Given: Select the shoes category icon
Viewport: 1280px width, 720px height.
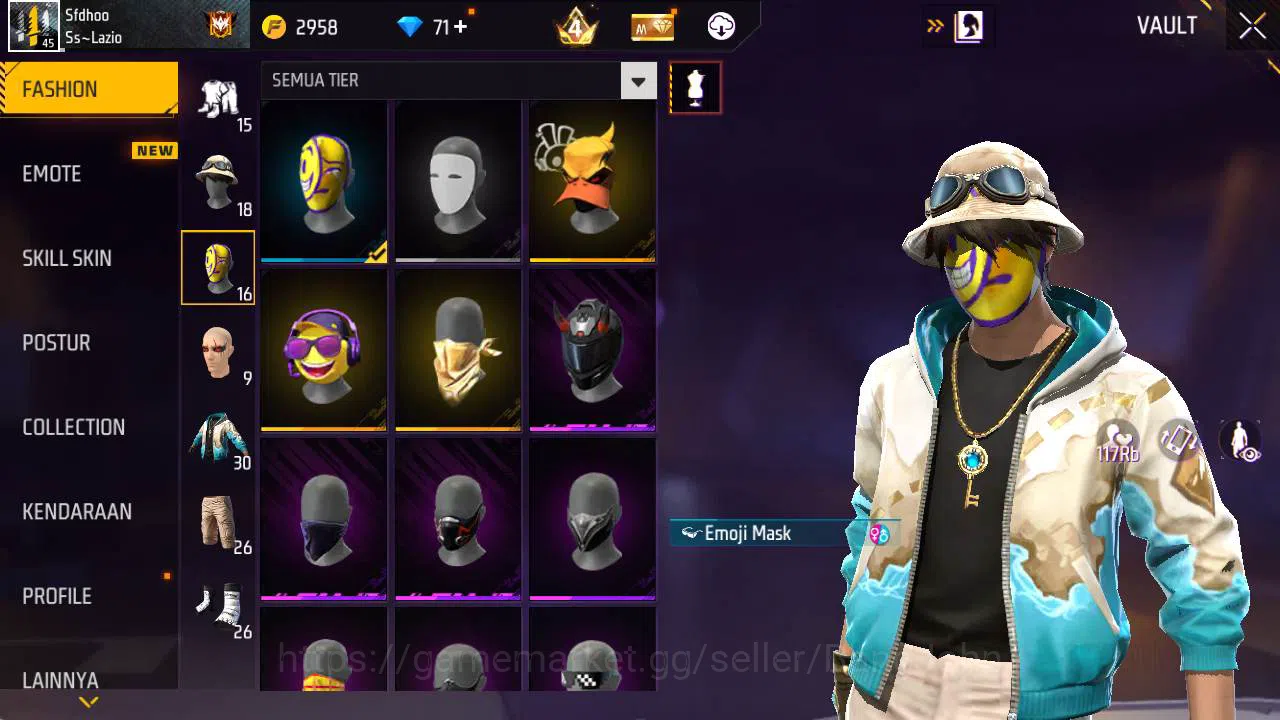Looking at the screenshot, I should click(x=218, y=605).
